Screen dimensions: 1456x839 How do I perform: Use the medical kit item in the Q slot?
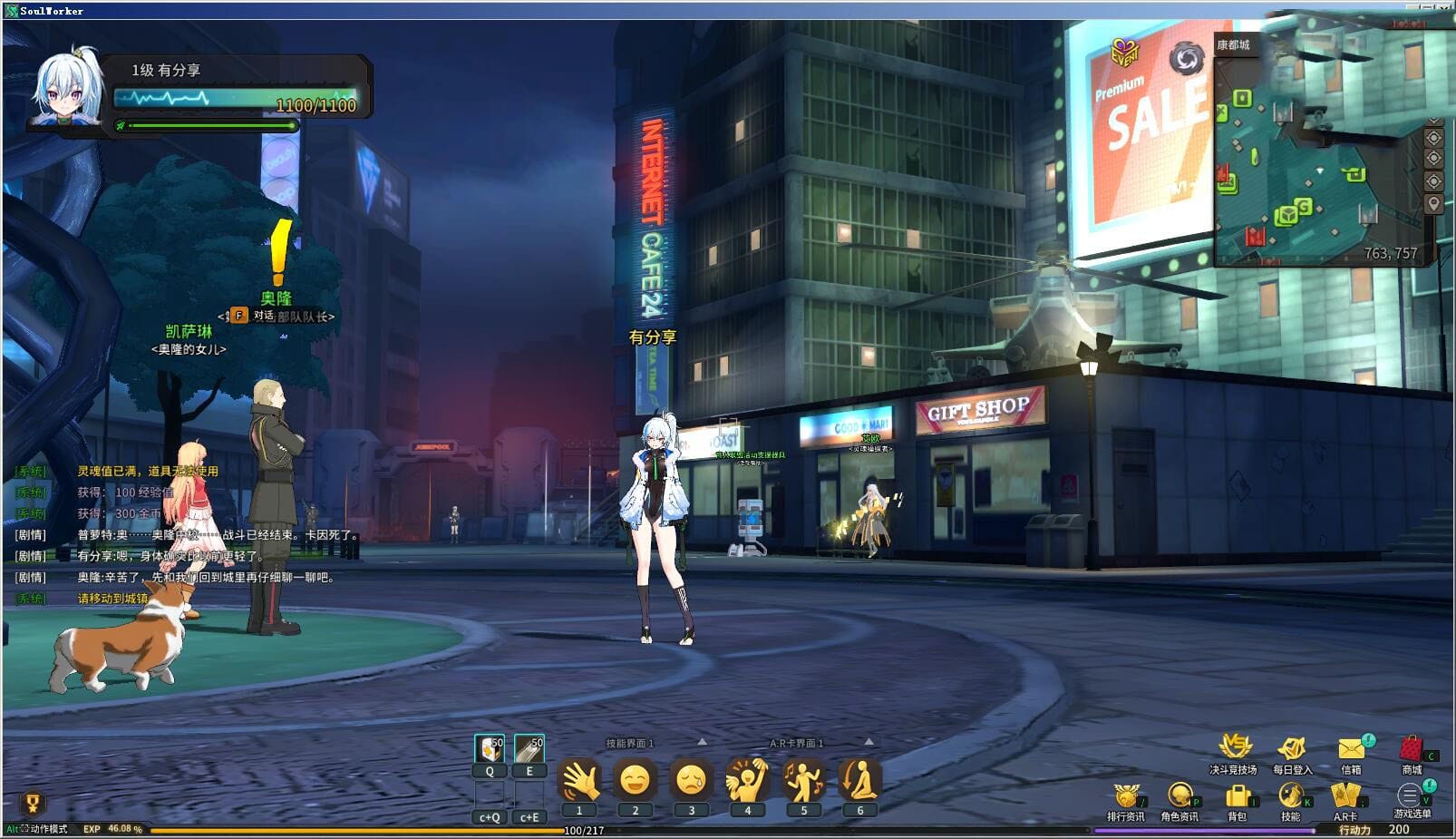click(x=490, y=749)
